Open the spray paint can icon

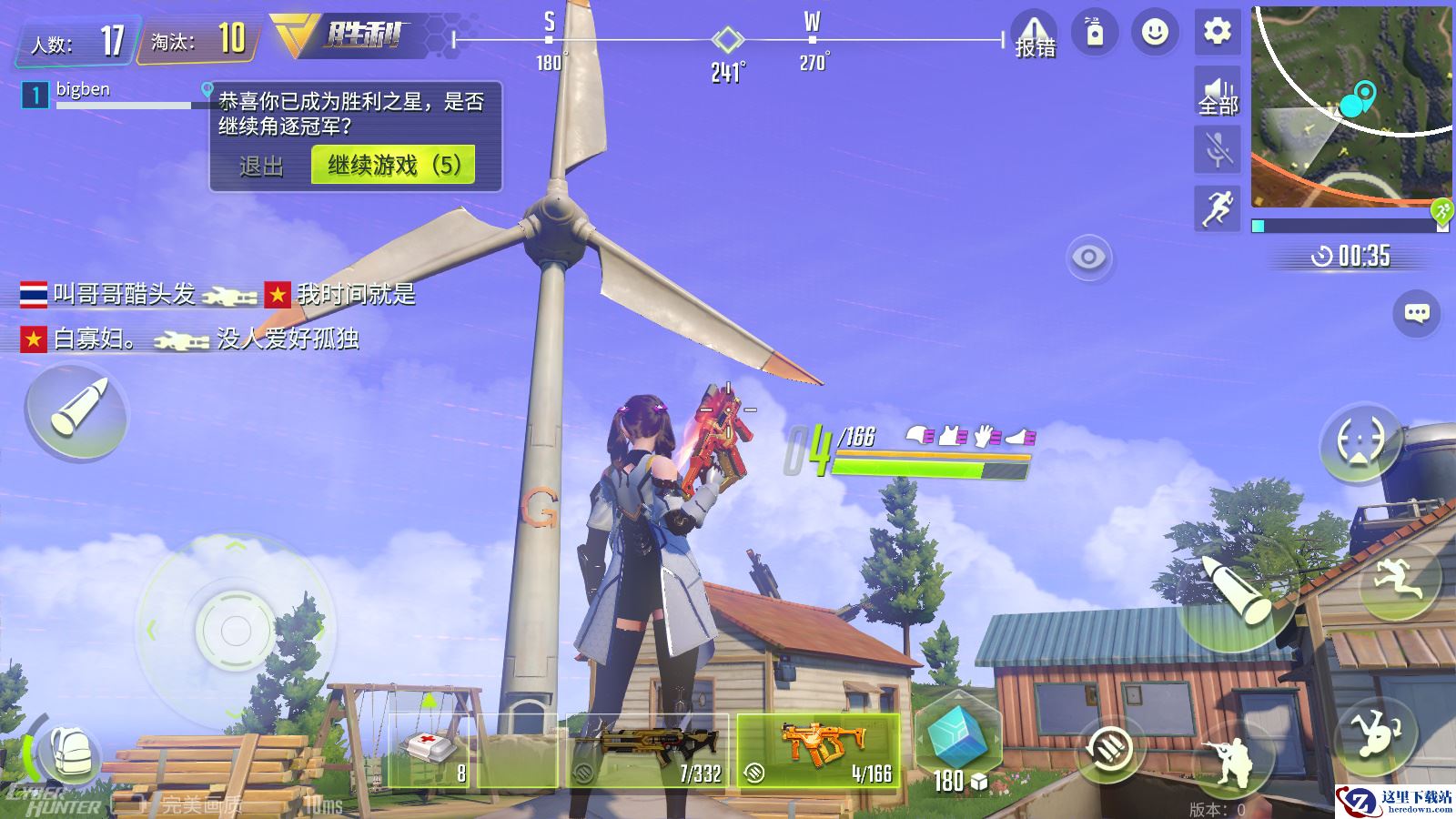click(x=1095, y=33)
